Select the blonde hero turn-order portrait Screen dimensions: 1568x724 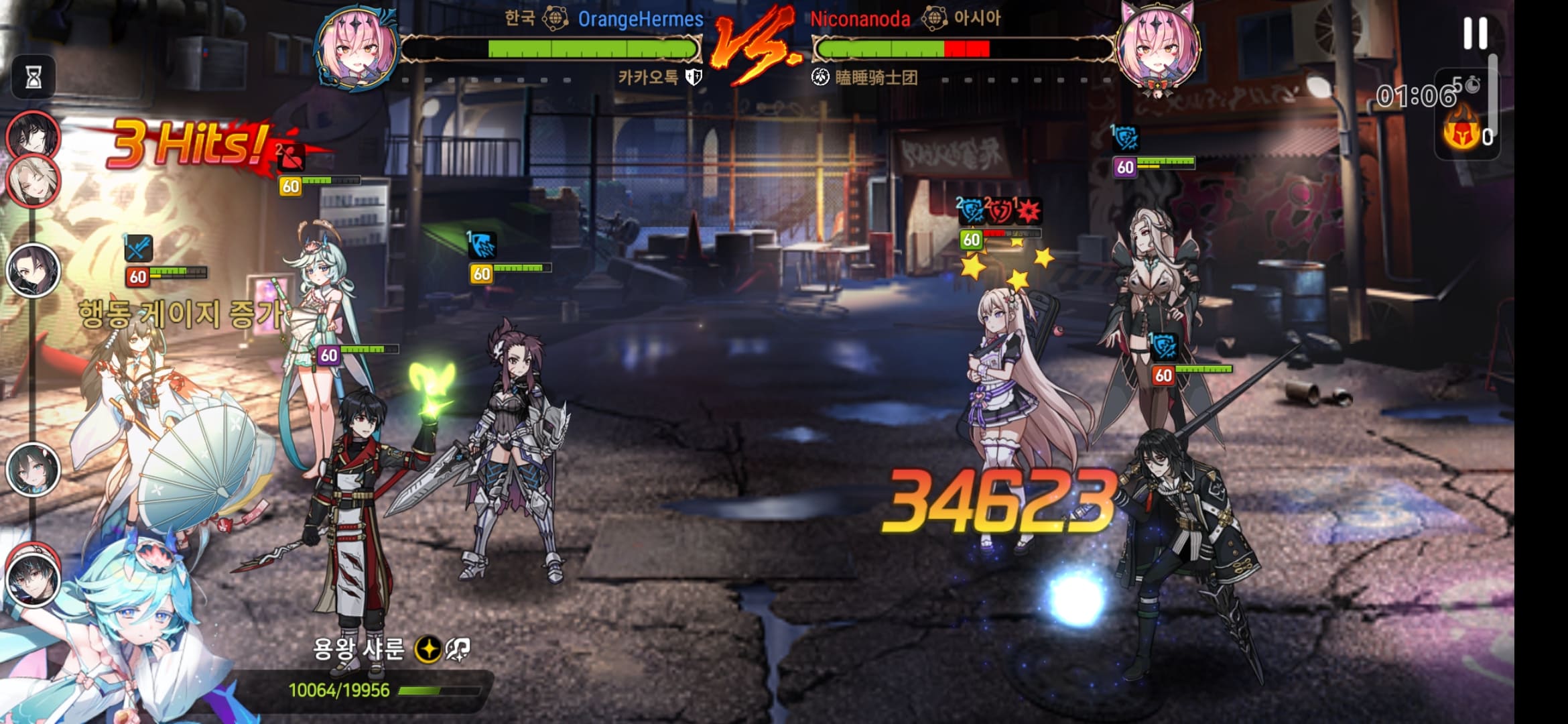pyautogui.click(x=33, y=181)
